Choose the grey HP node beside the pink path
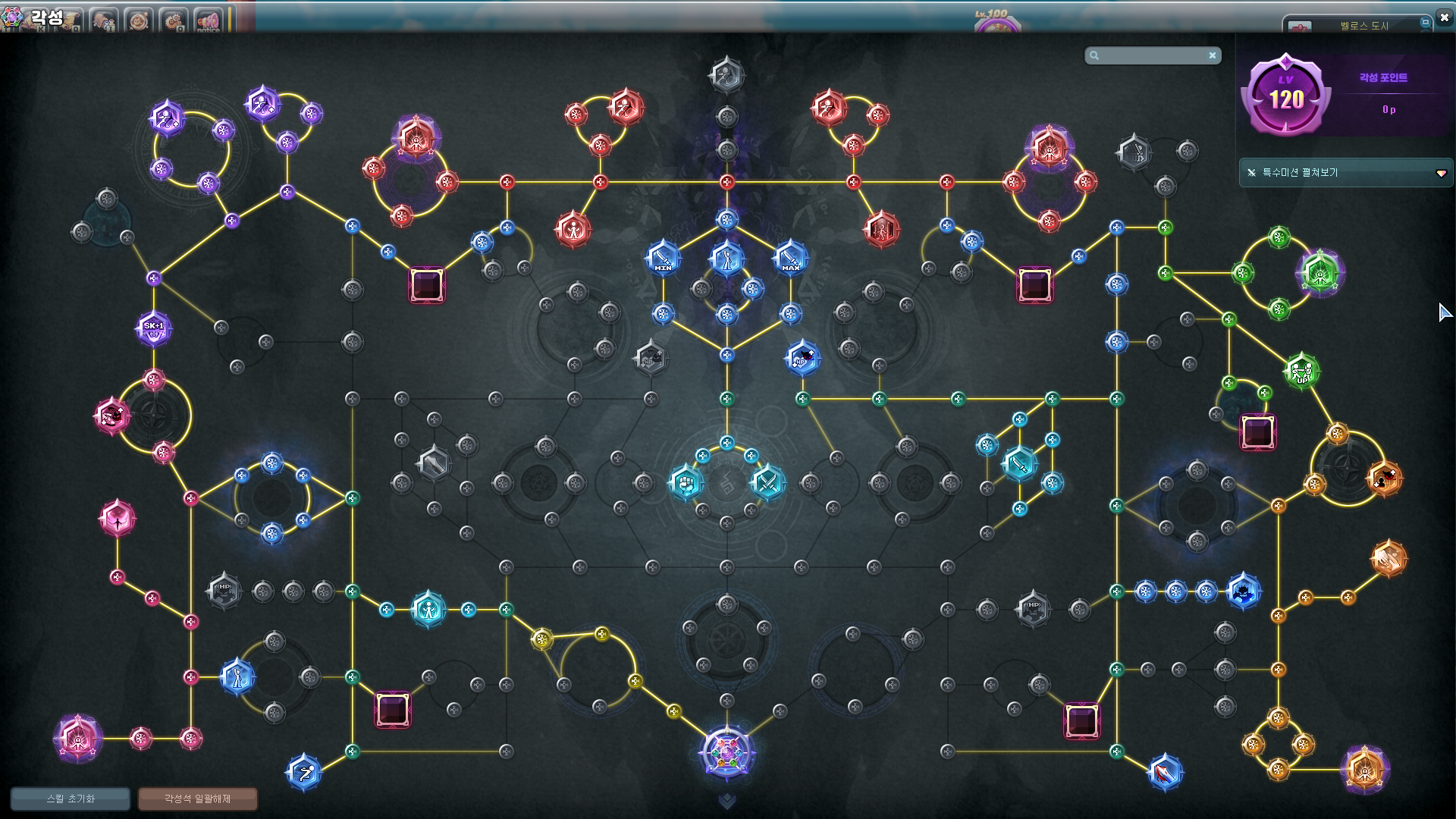Image resolution: width=1456 pixels, height=819 pixels. [224, 591]
